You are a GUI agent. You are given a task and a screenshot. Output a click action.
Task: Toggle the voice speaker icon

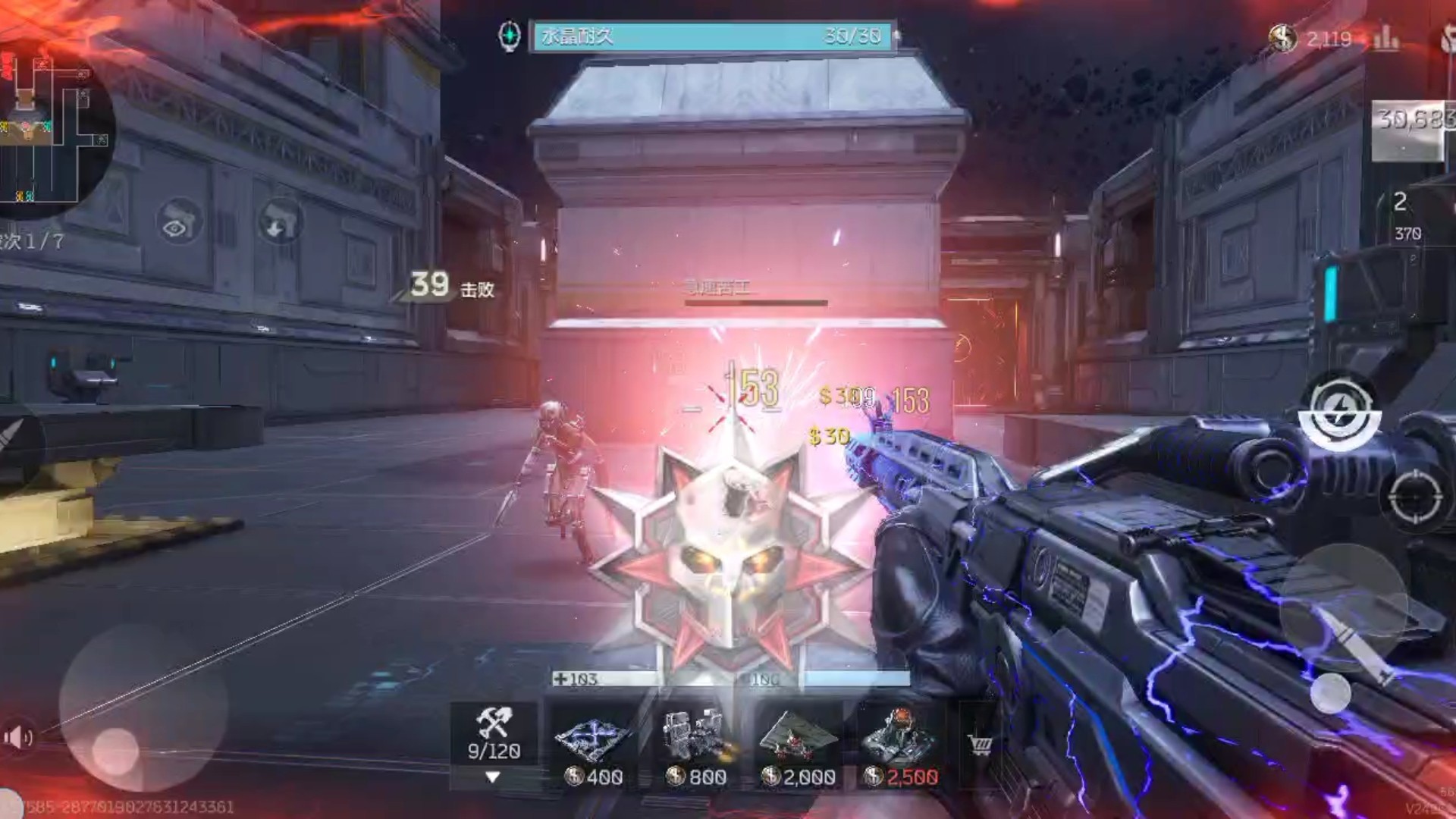(x=17, y=736)
